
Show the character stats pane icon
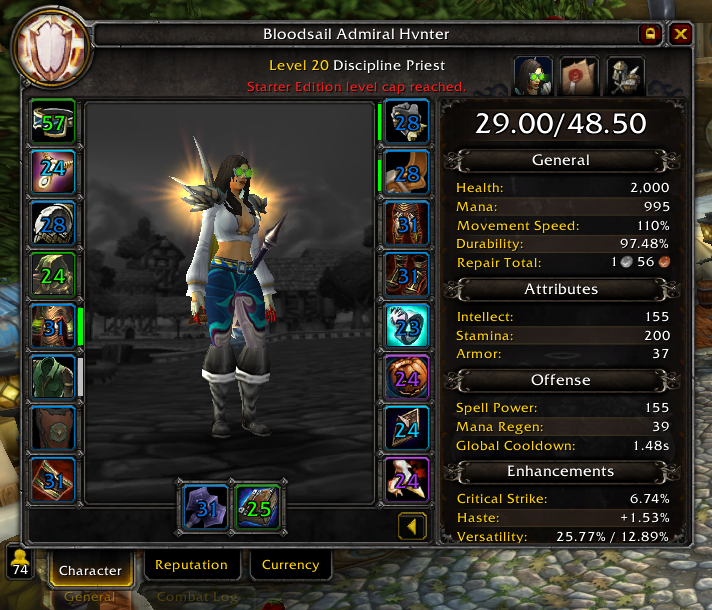533,76
